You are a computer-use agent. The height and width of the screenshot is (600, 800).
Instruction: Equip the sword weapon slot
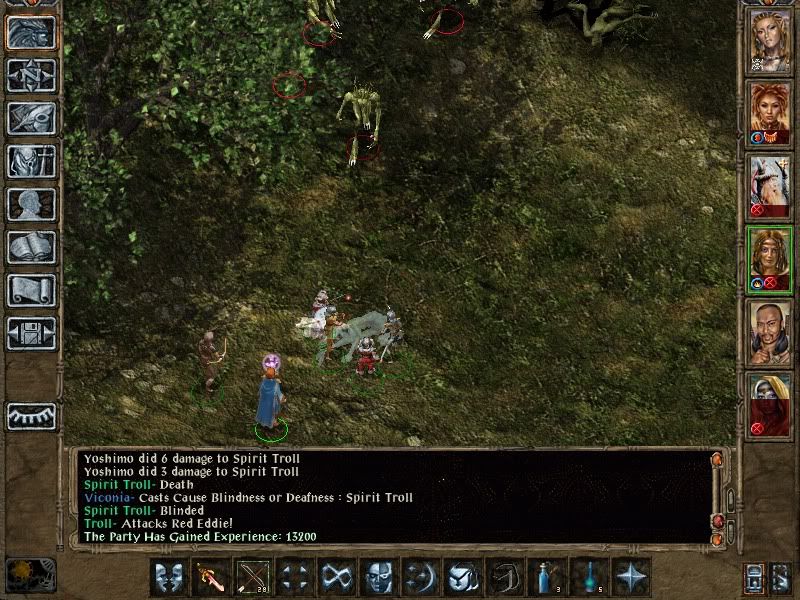[209, 577]
